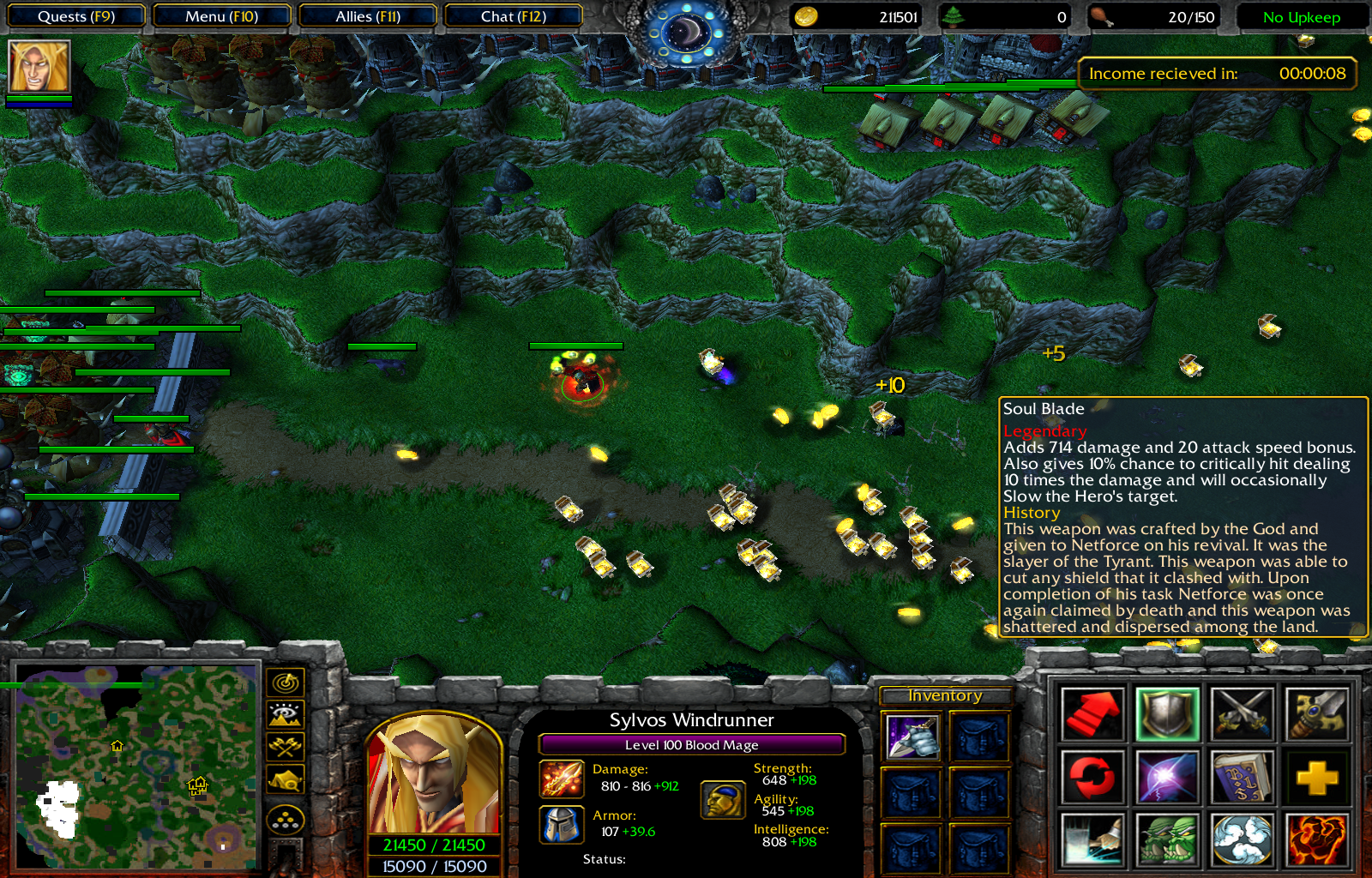Image resolution: width=1372 pixels, height=878 pixels.
Task: Open the Spellbook ability icon
Action: tap(1243, 776)
